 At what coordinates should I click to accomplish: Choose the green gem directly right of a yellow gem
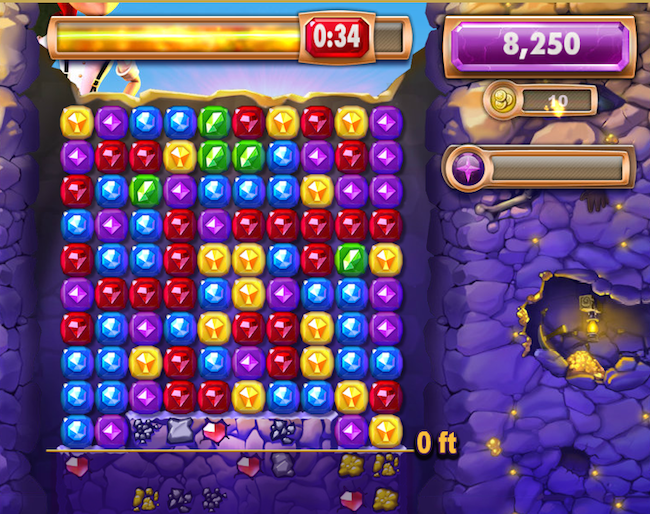pyautogui.click(x=214, y=157)
